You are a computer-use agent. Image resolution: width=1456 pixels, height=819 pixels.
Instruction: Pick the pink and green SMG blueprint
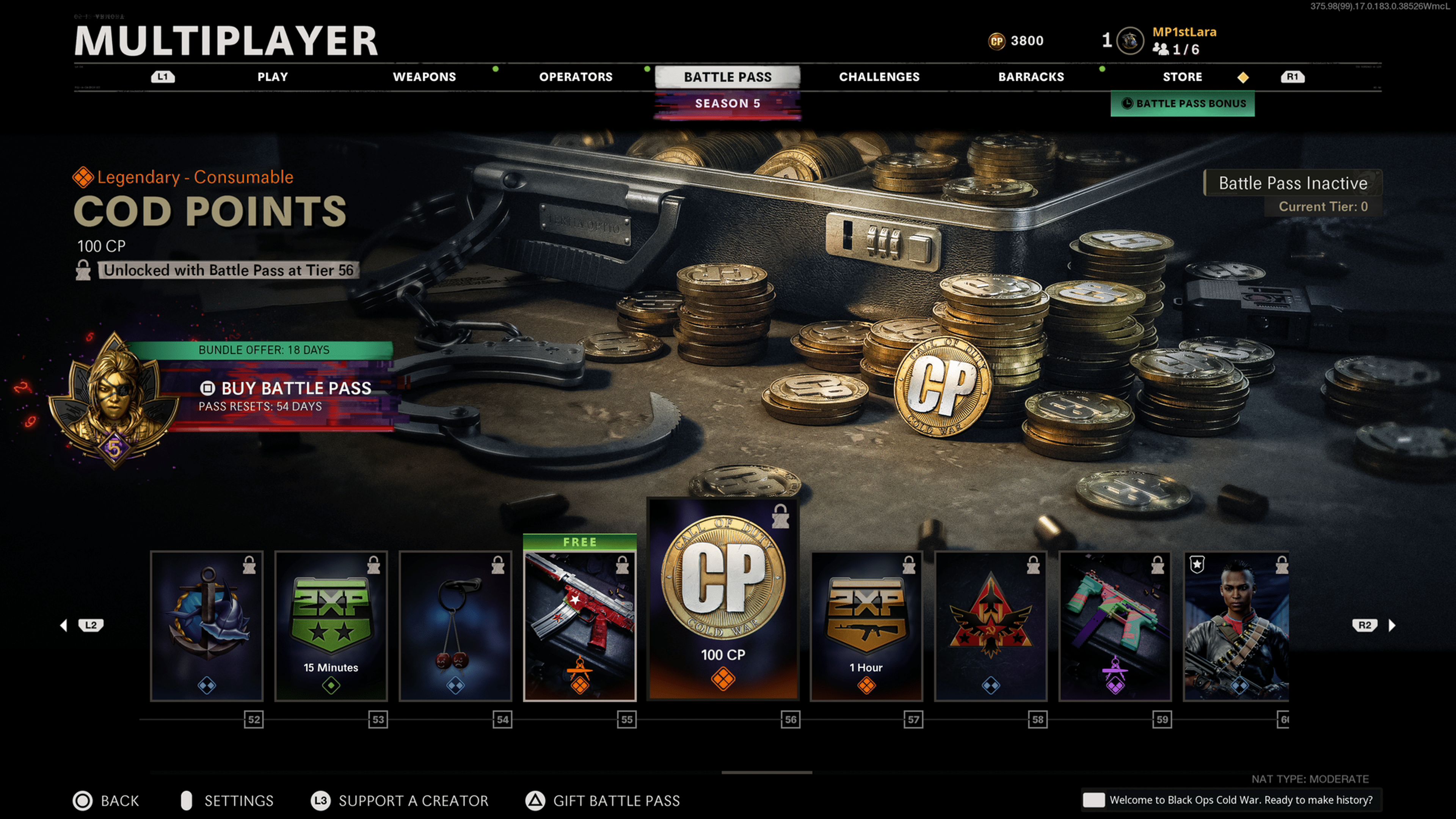pos(1115,626)
